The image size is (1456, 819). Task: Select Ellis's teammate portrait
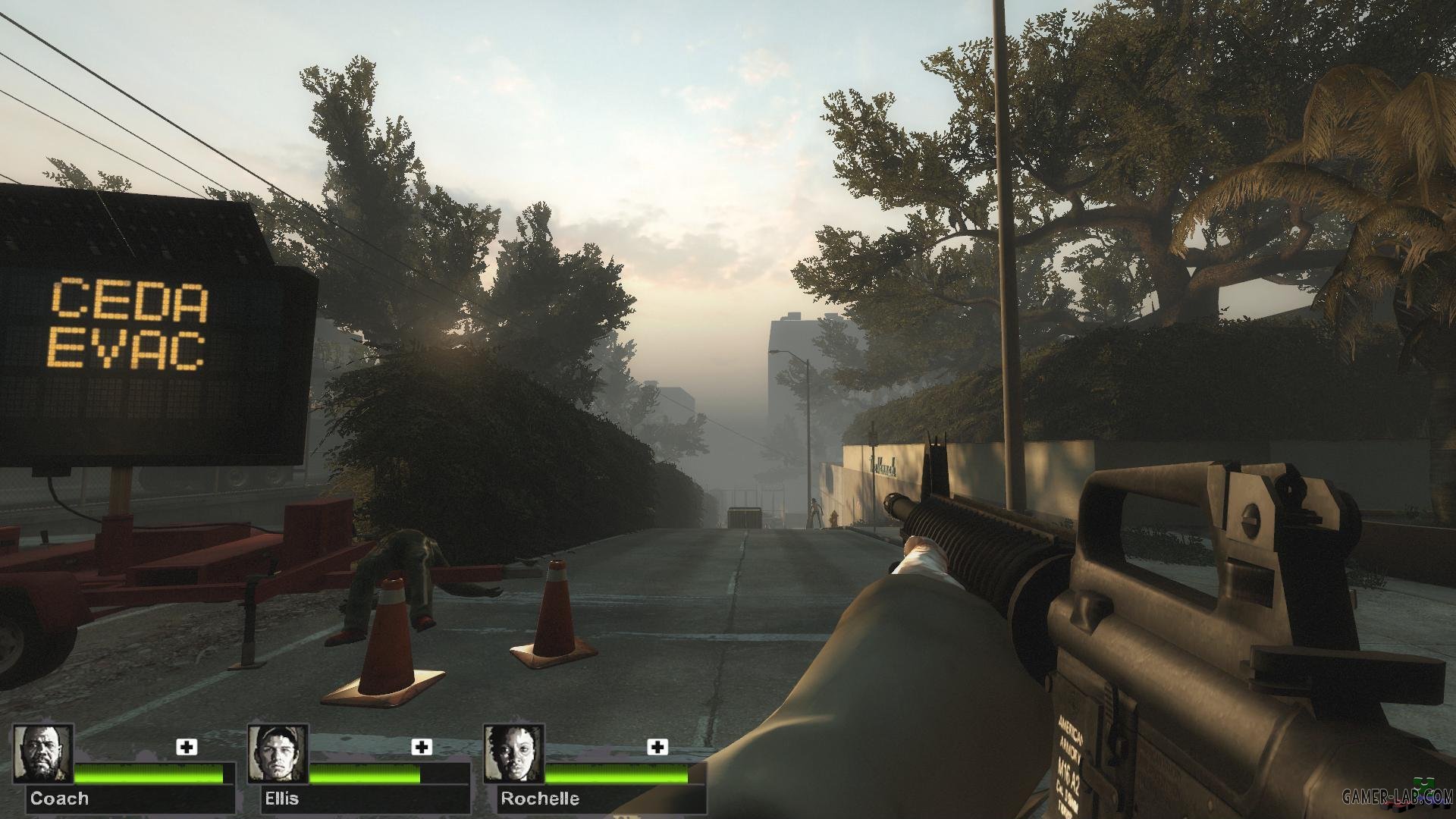click(278, 753)
